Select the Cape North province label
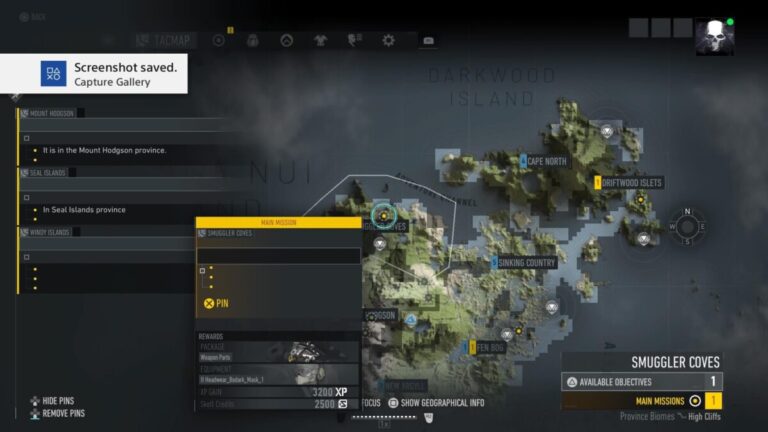Screen dimensions: 768x432 pyautogui.click(x=546, y=161)
